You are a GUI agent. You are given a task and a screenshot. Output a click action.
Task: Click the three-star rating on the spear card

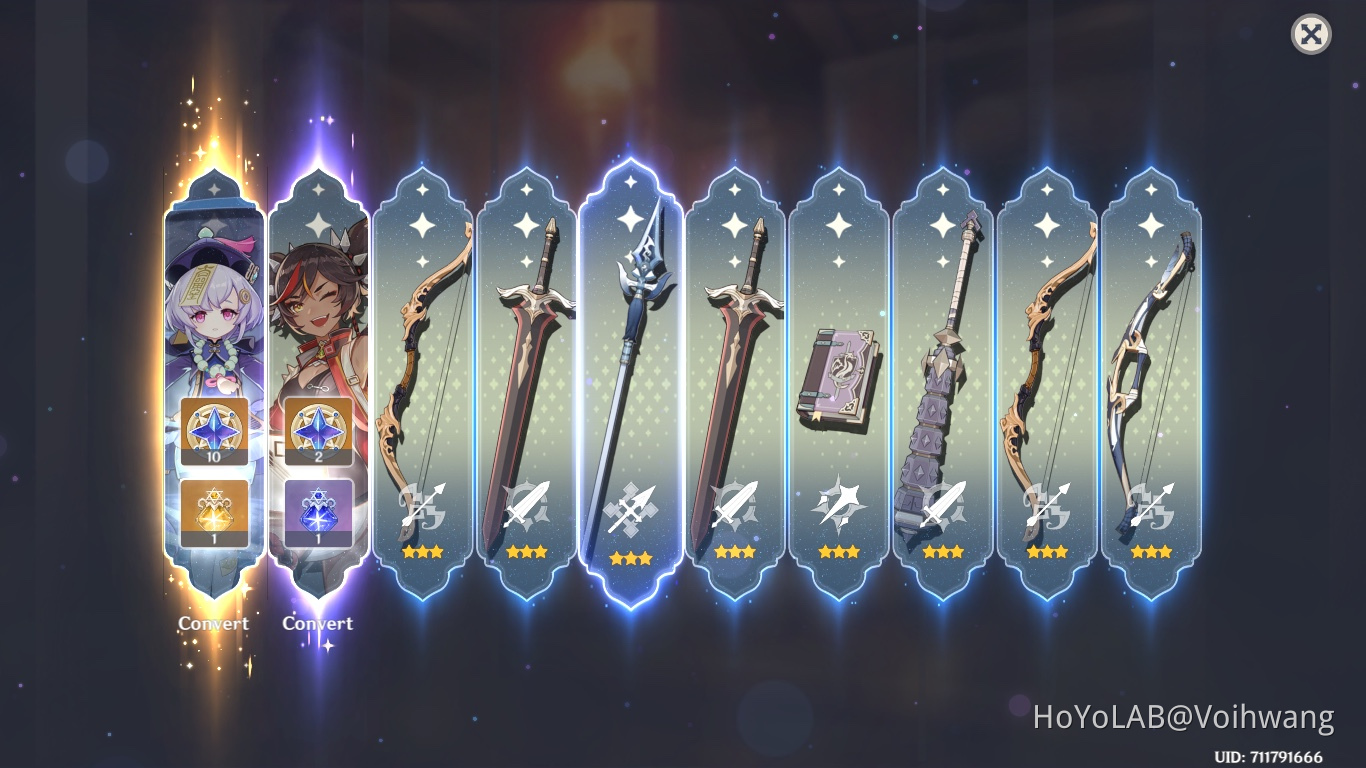(x=630, y=556)
